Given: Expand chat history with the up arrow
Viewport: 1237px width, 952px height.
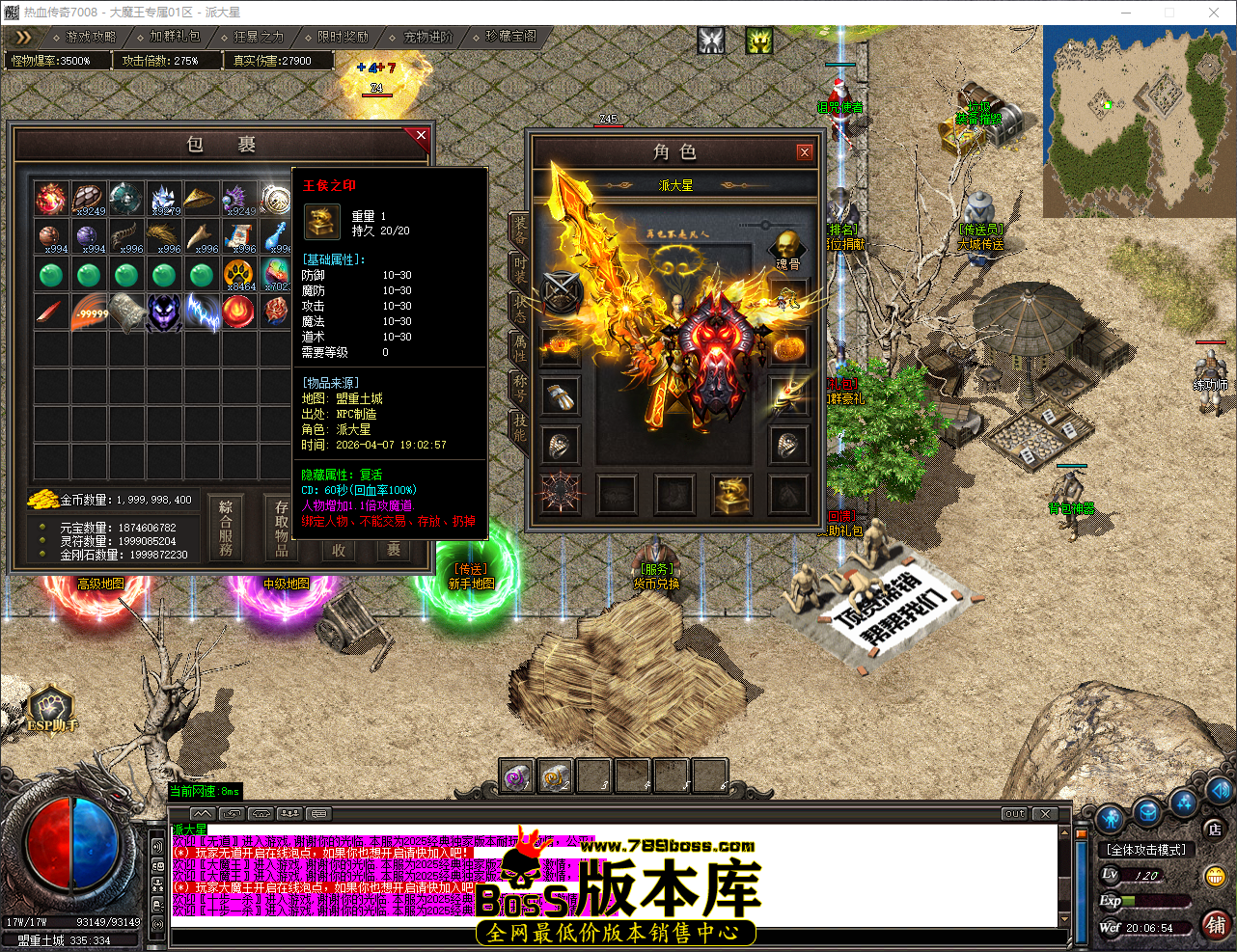Looking at the screenshot, I should point(201,814).
